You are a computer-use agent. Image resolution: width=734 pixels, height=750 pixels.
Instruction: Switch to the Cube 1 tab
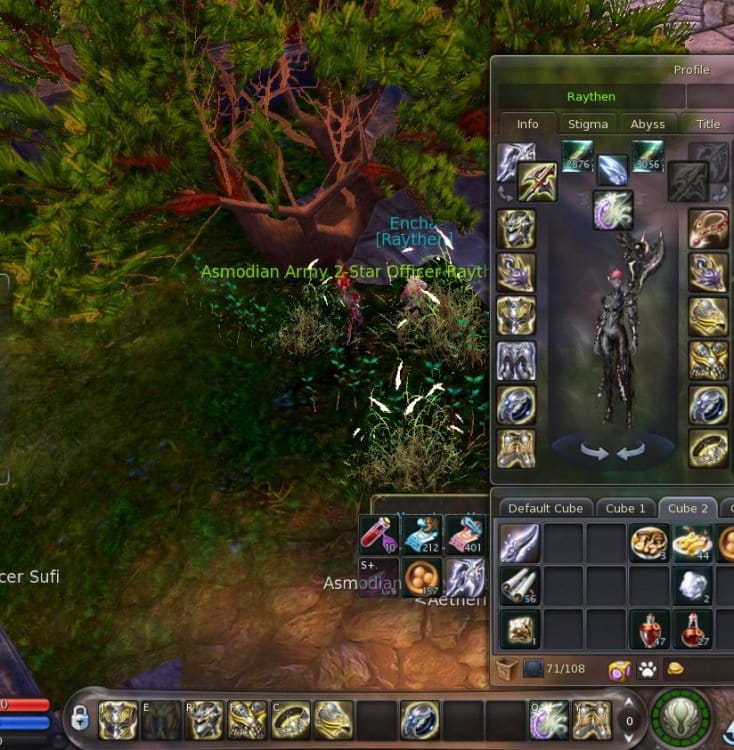(625, 508)
